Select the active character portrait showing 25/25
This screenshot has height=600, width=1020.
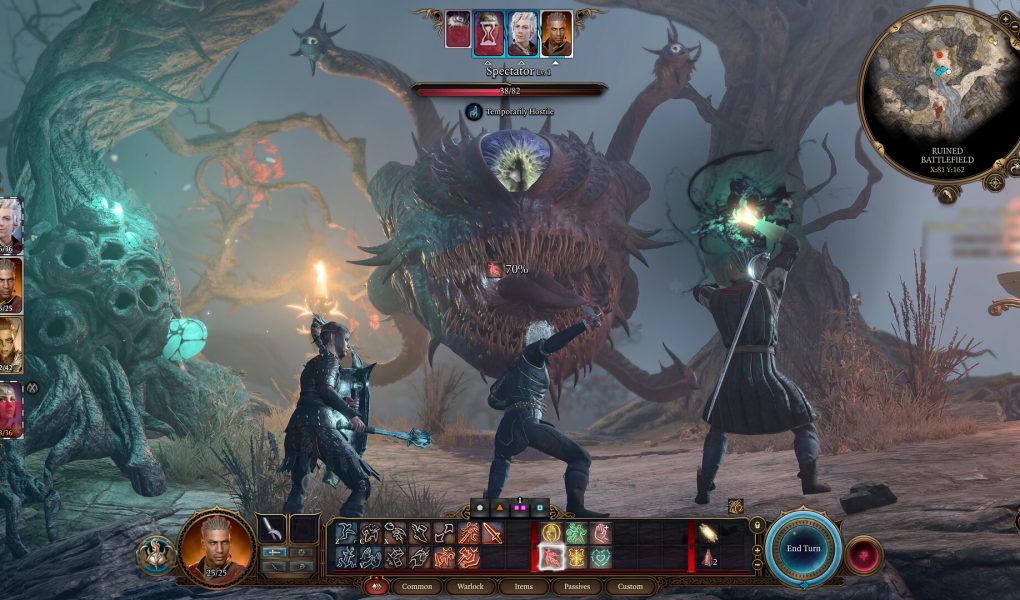pyautogui.click(x=217, y=547)
